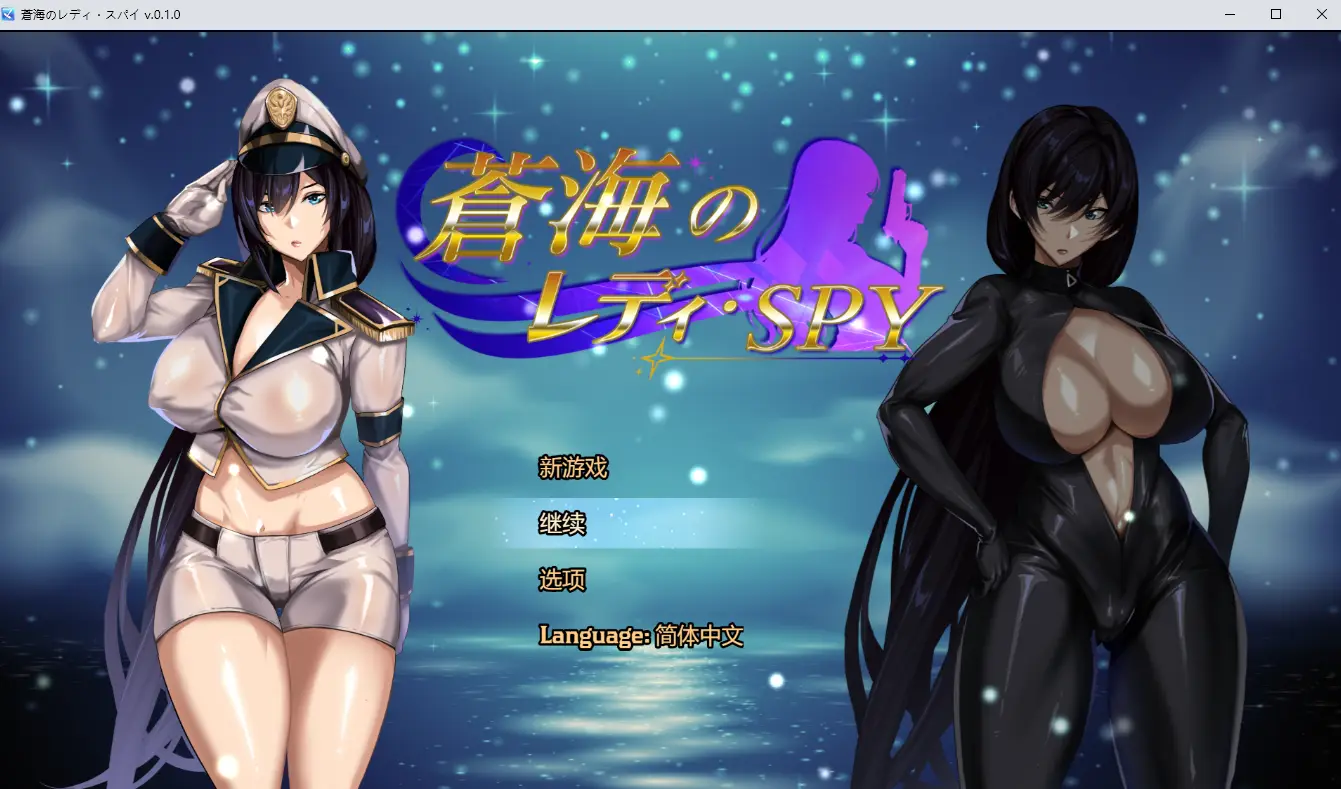
Task: Click the golden 蒼海の game logo
Action: coord(597,206)
